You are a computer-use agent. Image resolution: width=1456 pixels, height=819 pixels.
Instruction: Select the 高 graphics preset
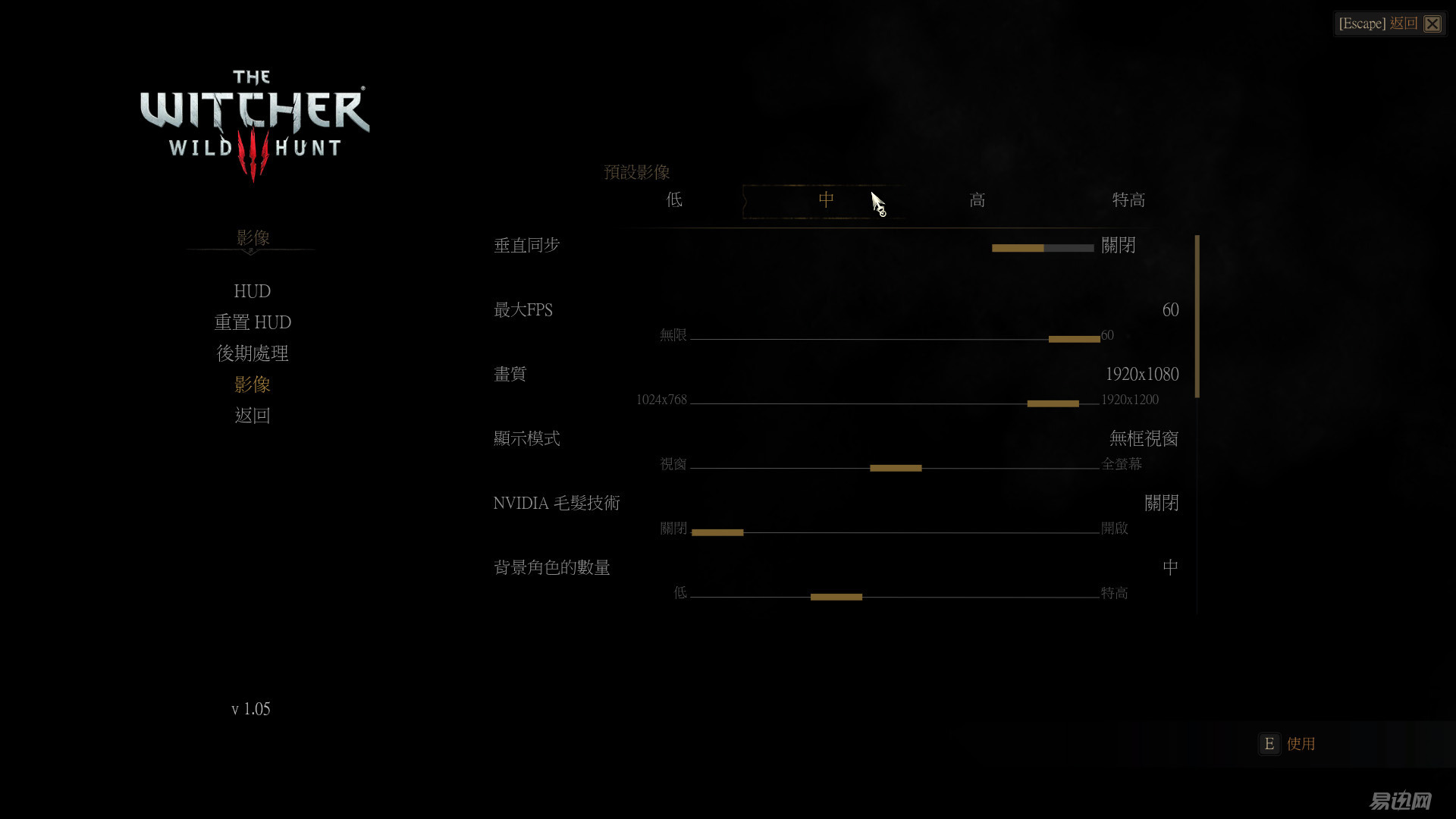977,199
